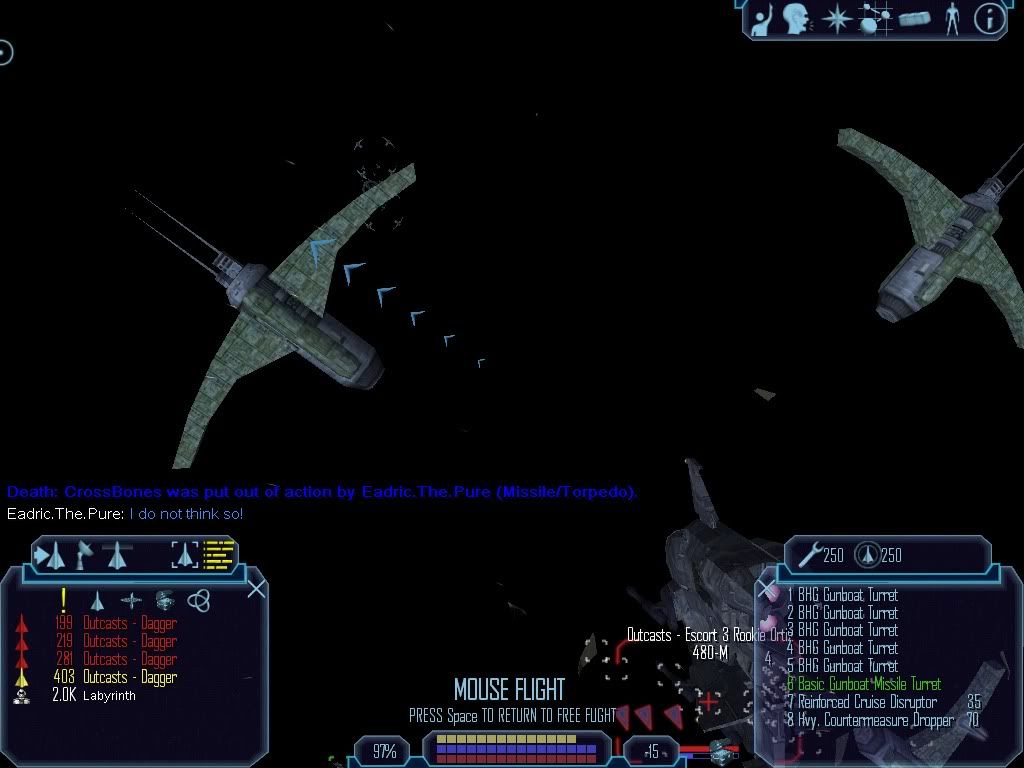
Task: Close the contact list panel
Action: pos(256,588)
